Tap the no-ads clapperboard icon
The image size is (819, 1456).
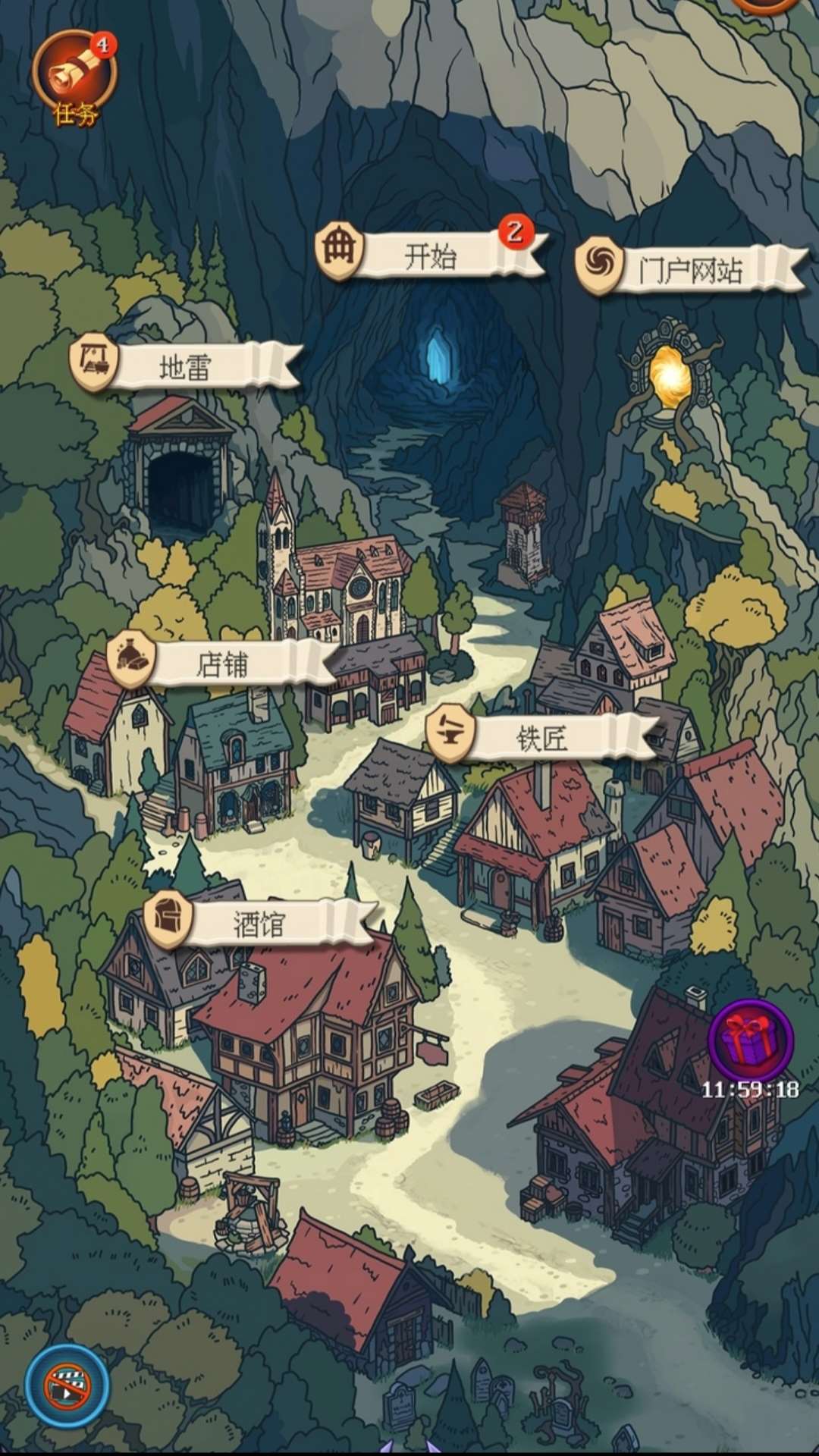[x=67, y=1385]
